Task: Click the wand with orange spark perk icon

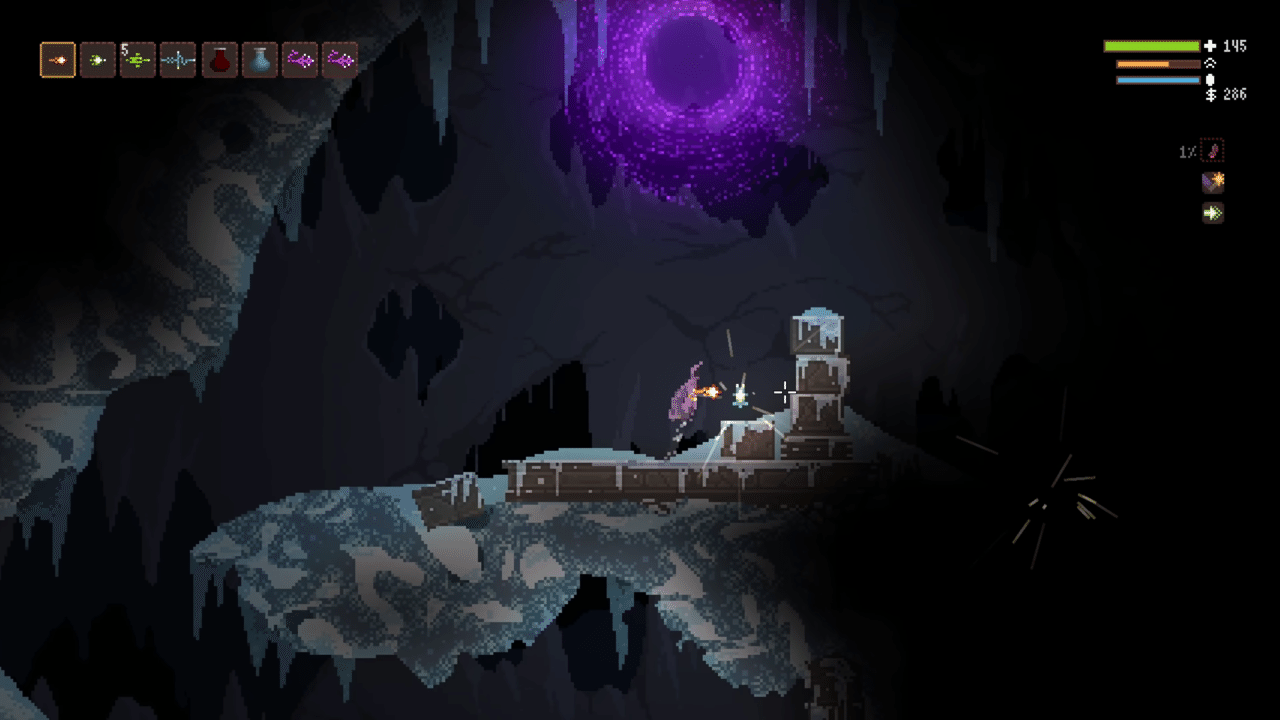Action: (1212, 182)
